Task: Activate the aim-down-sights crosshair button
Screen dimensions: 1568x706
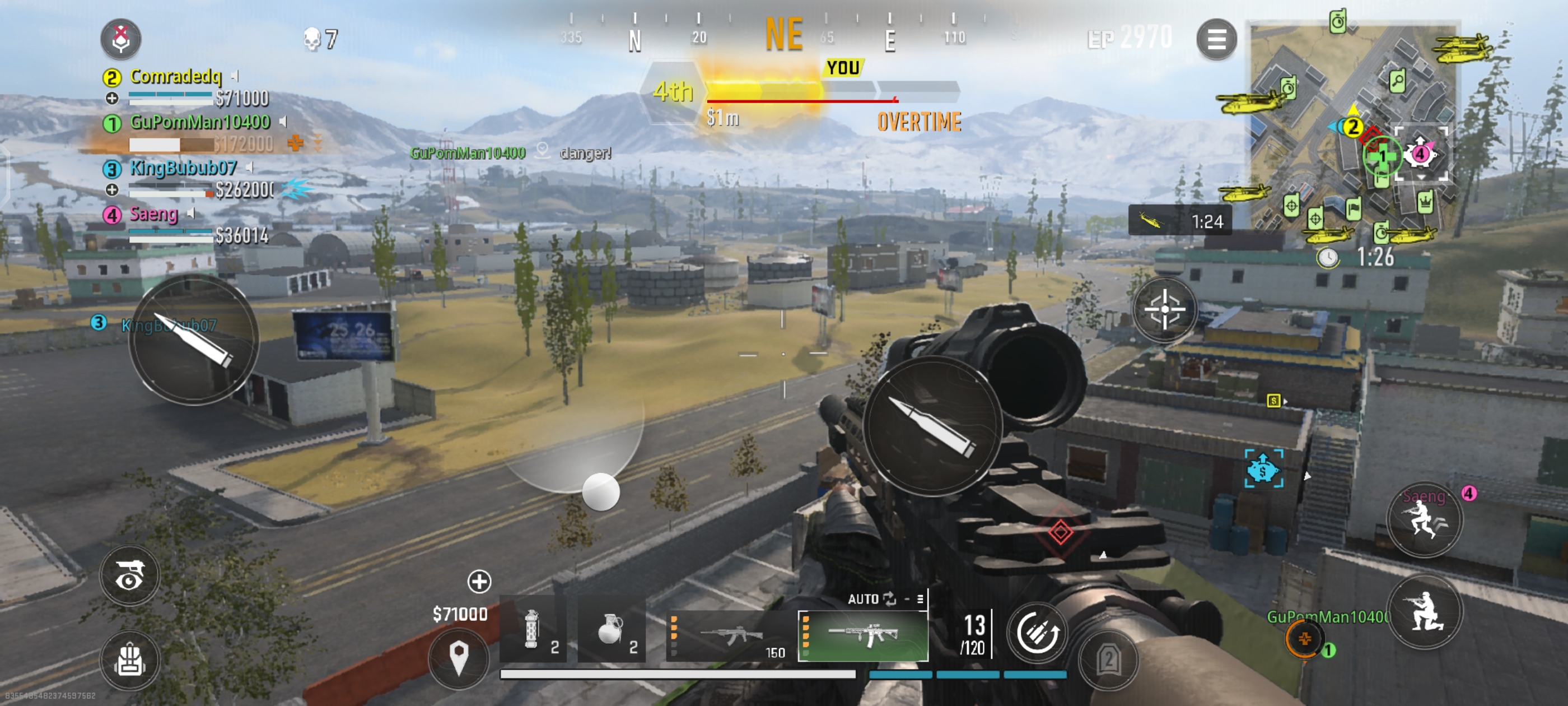Action: point(1164,309)
